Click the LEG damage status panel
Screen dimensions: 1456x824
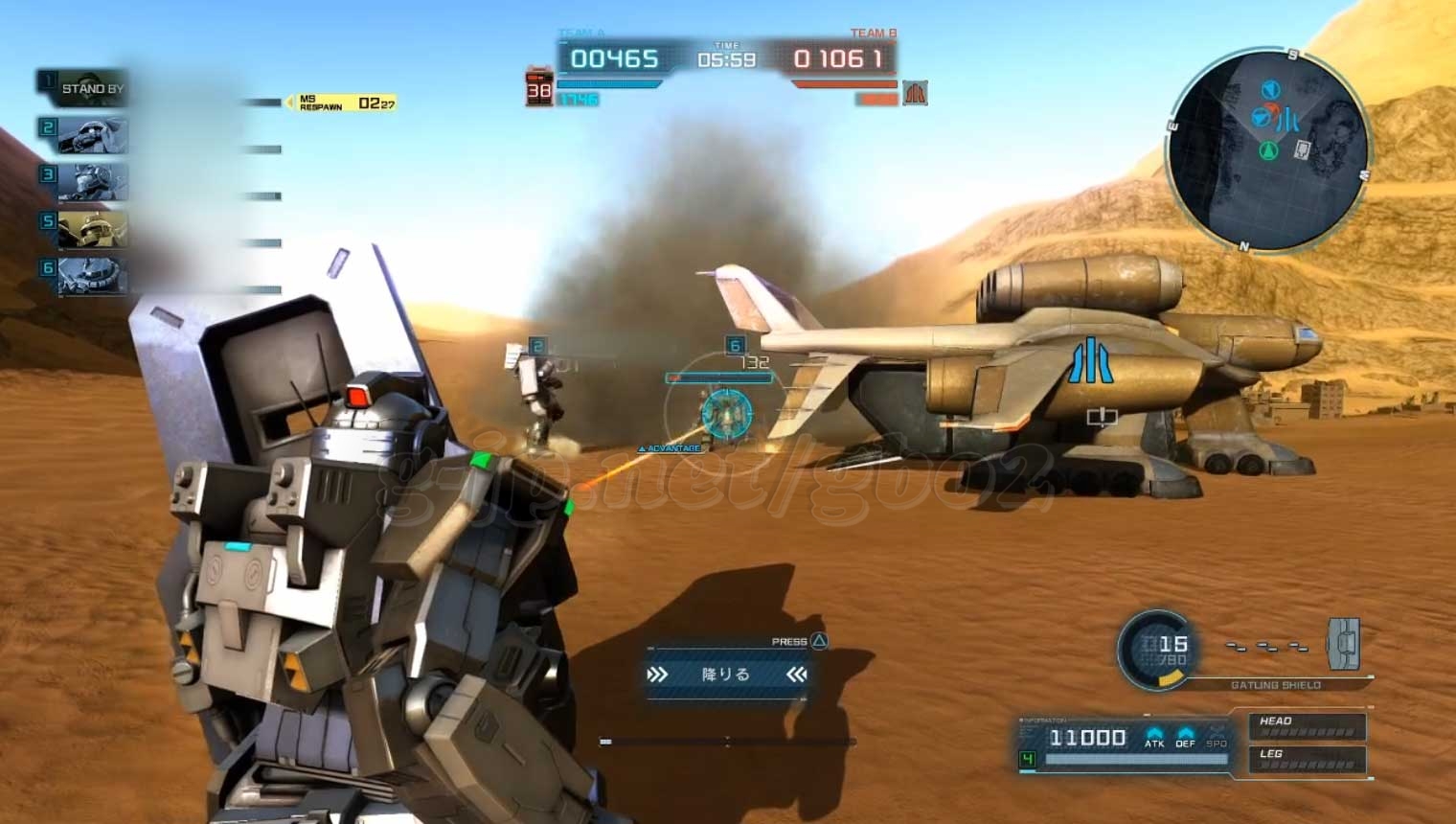(x=1307, y=759)
